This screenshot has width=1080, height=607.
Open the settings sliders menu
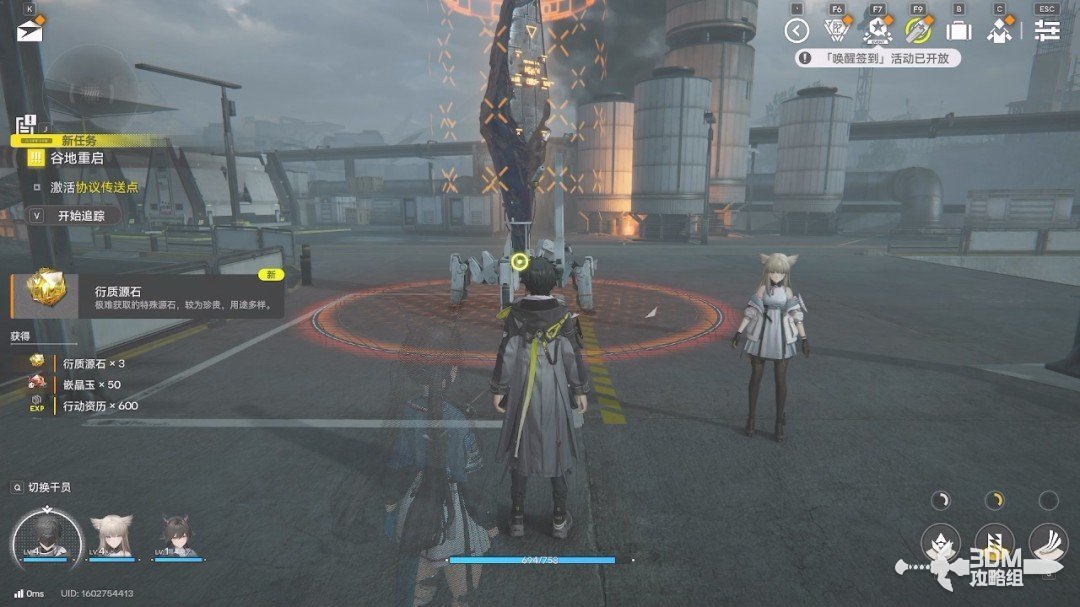(x=1047, y=30)
